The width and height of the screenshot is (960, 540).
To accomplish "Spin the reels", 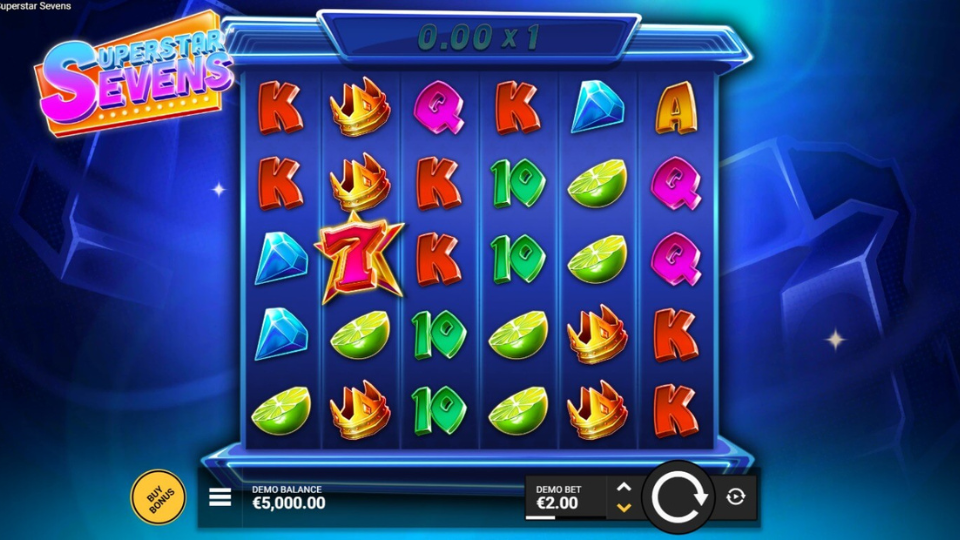I will [677, 497].
